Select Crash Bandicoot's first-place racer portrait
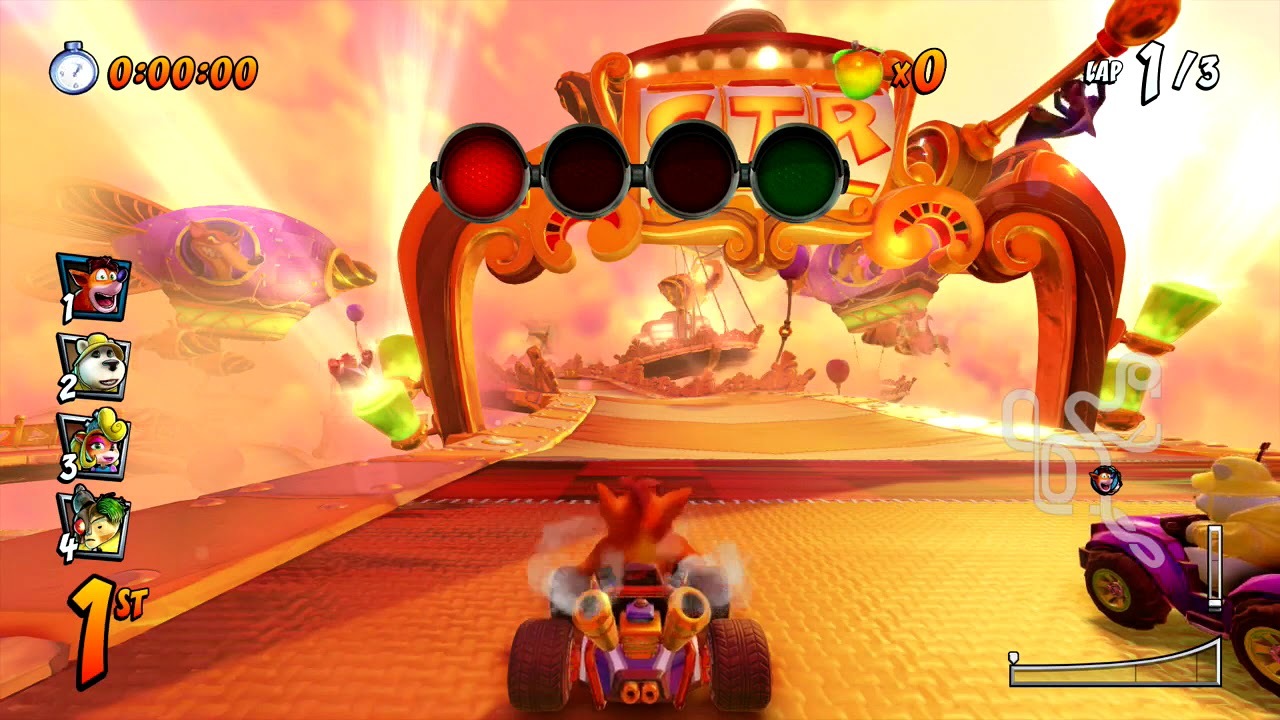Screen dimensions: 1280x720 tap(93, 286)
